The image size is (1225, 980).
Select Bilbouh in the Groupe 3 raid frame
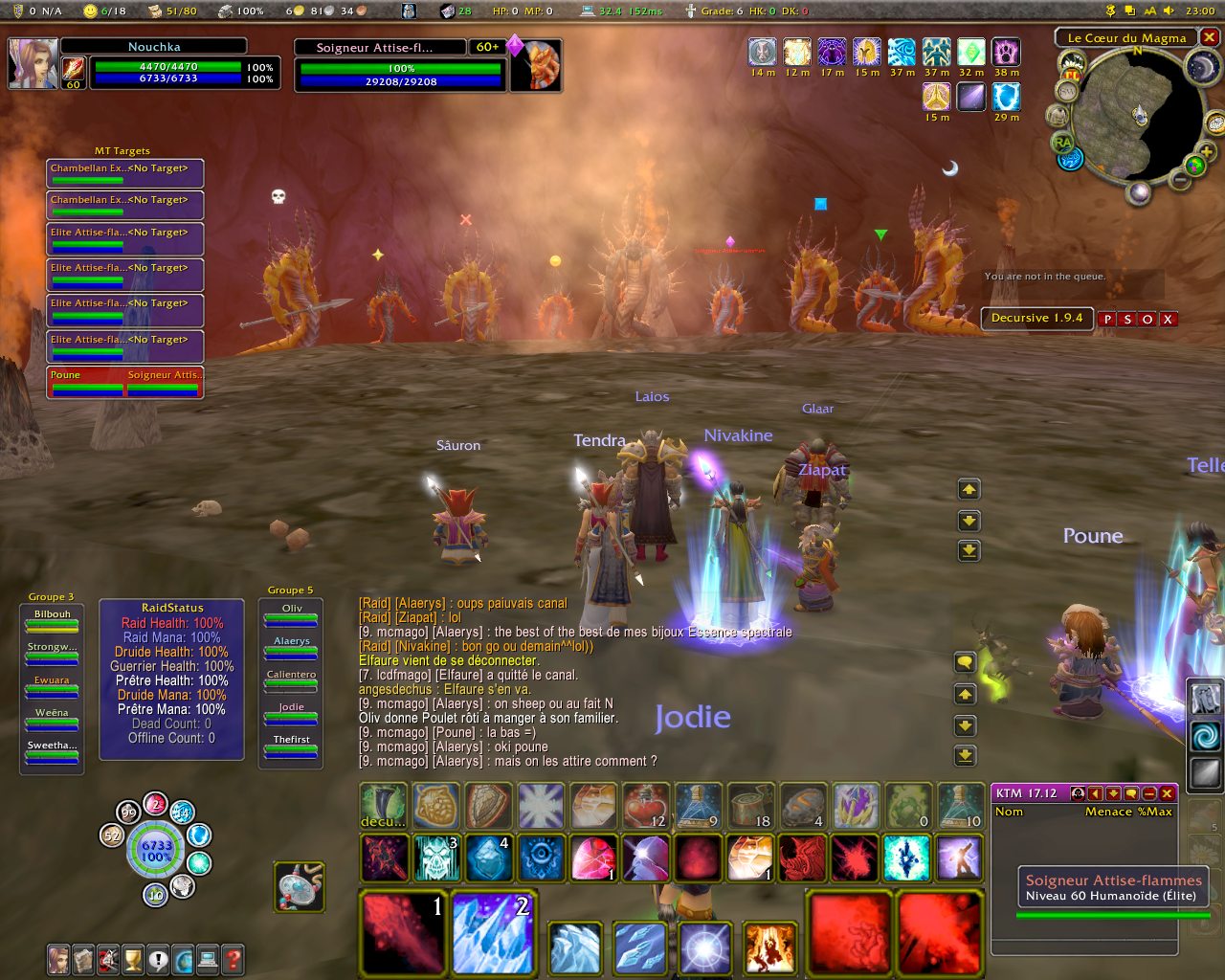[53, 620]
